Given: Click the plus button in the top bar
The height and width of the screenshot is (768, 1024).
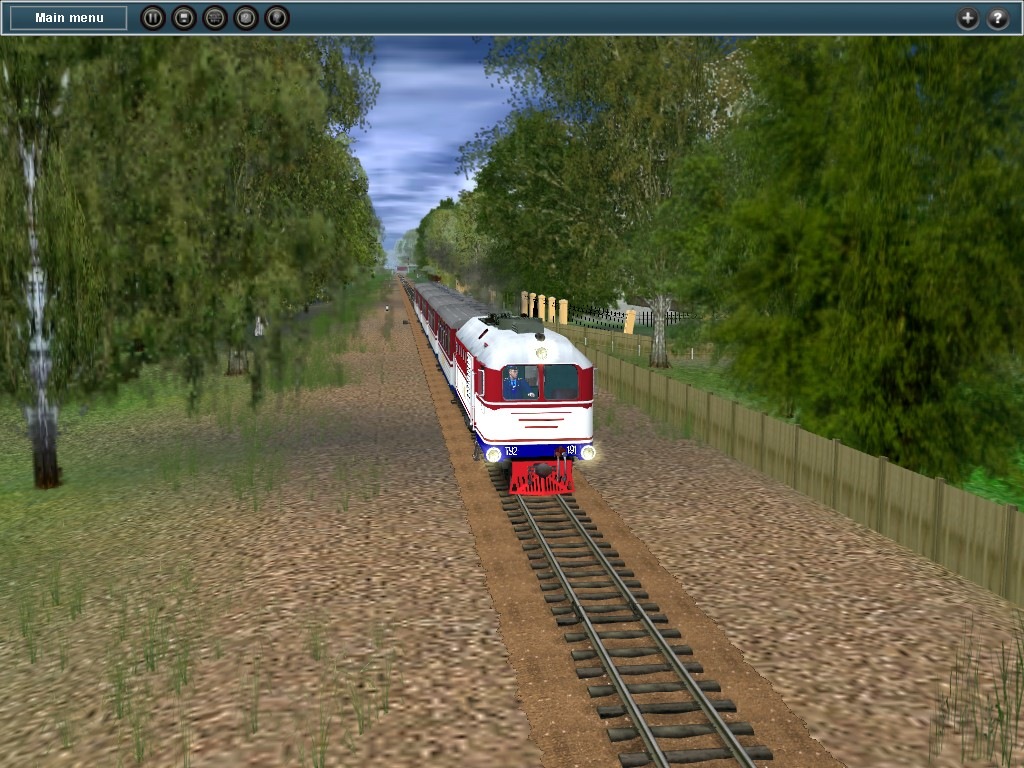Looking at the screenshot, I should pos(967,18).
